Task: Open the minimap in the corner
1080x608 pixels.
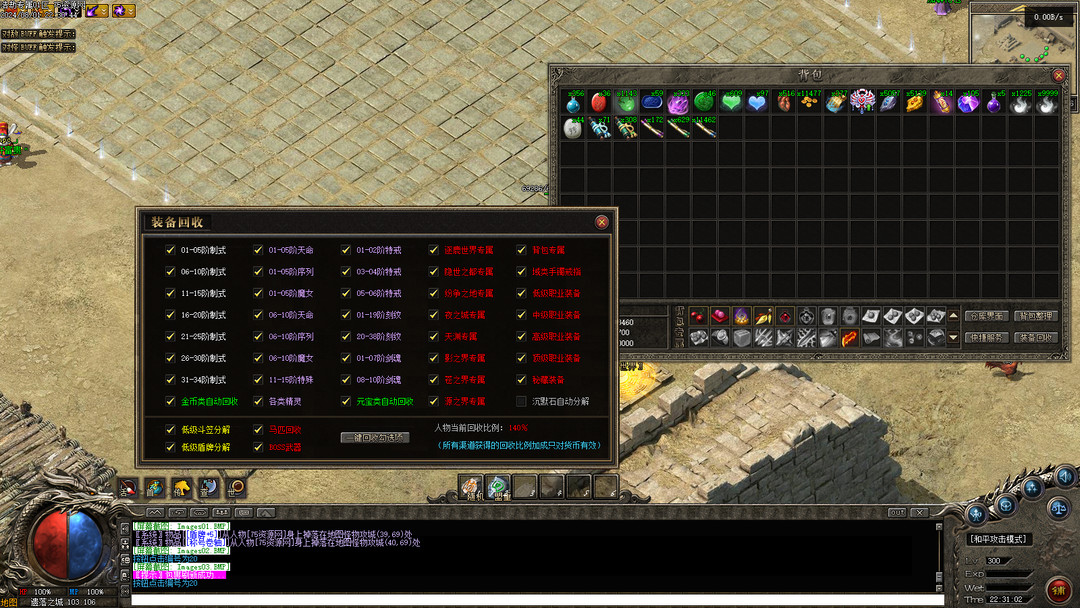Action: pyautogui.click(x=1022, y=35)
